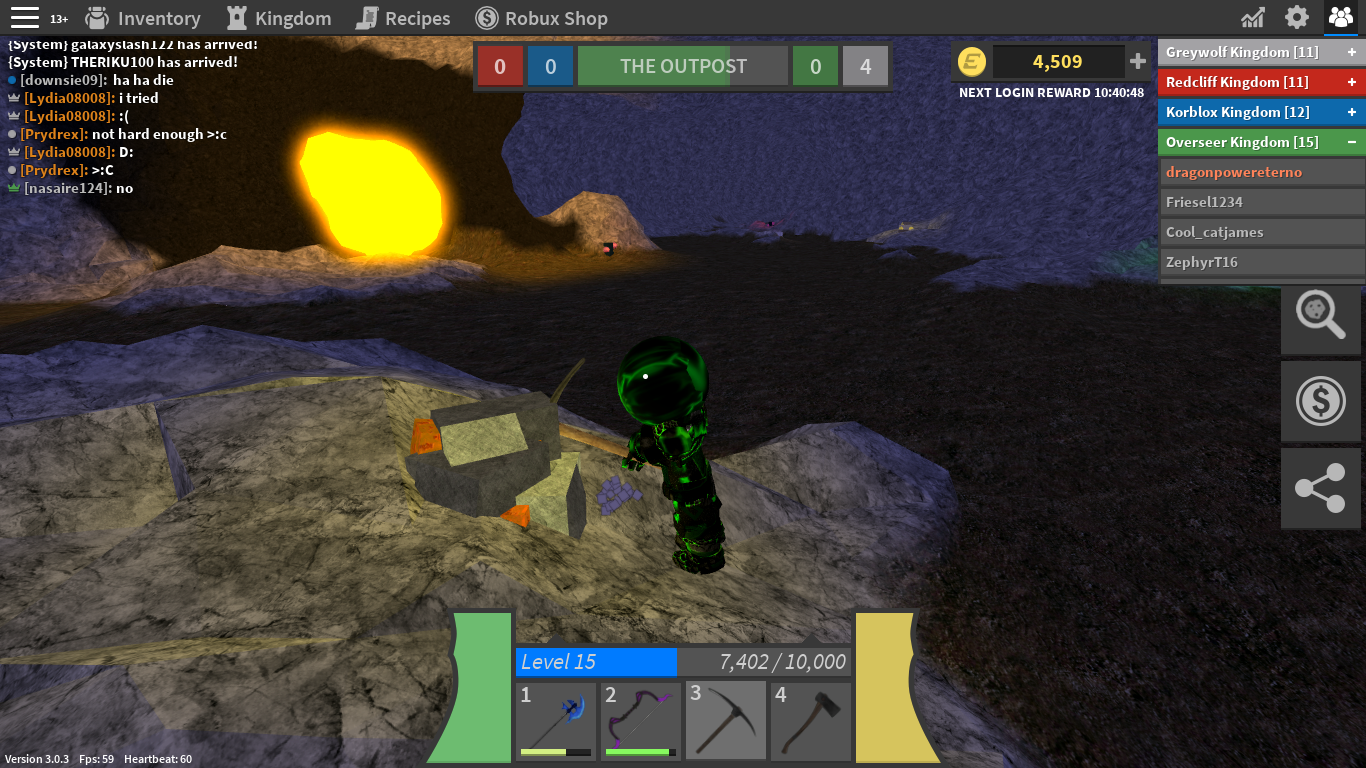Open the settings gear icon
The image size is (1366, 768).
[1297, 18]
